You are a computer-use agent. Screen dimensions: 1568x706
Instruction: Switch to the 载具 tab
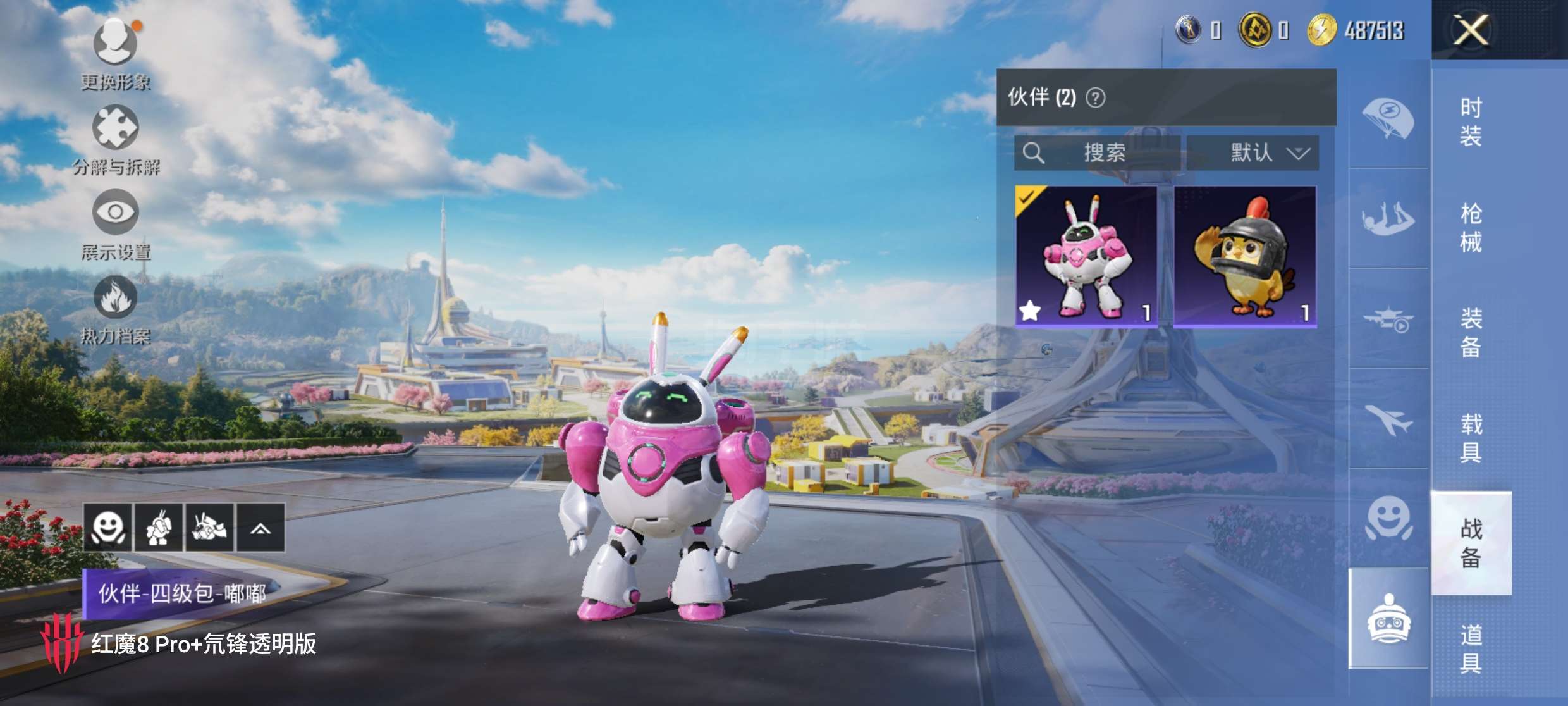(1471, 438)
